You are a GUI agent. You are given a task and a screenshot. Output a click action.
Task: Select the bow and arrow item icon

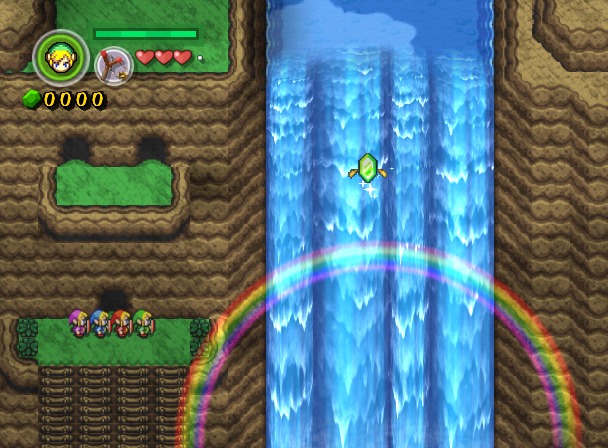pos(113,65)
